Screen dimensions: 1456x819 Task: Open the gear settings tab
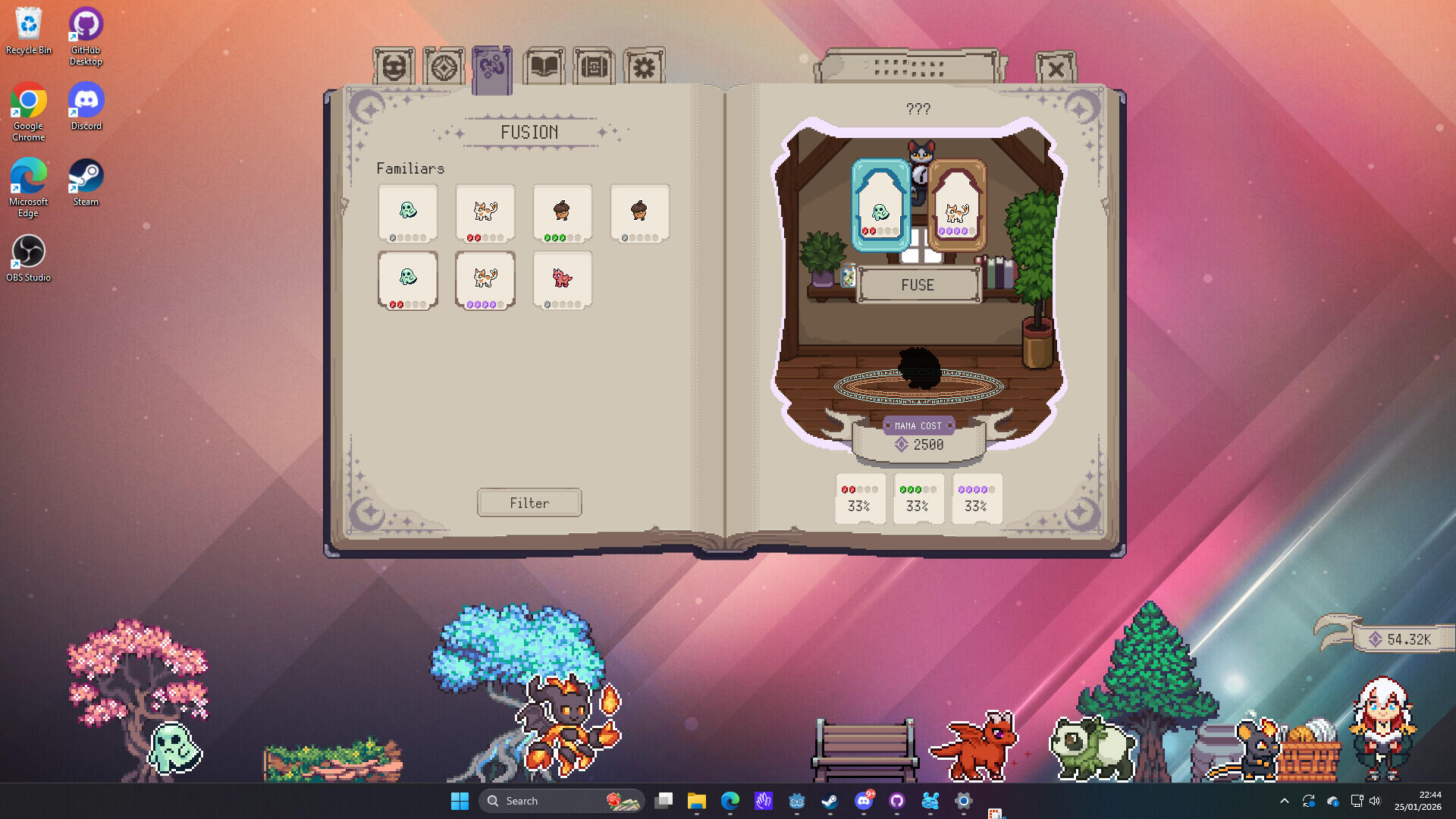click(x=644, y=67)
